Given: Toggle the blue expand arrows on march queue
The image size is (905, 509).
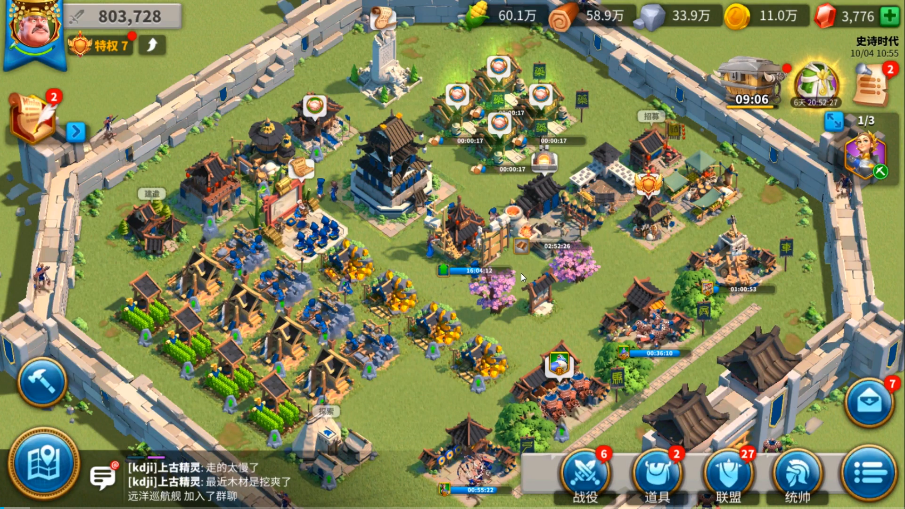Looking at the screenshot, I should [x=833, y=121].
